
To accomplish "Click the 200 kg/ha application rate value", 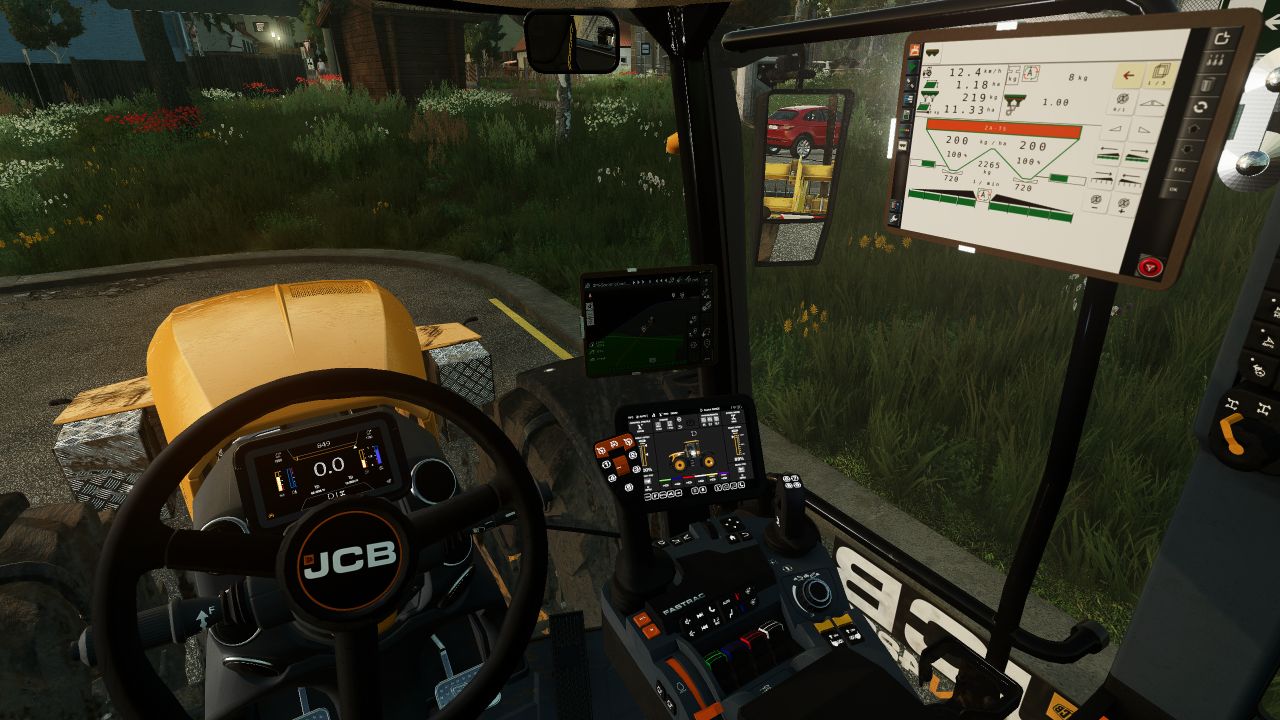I will click(x=959, y=139).
